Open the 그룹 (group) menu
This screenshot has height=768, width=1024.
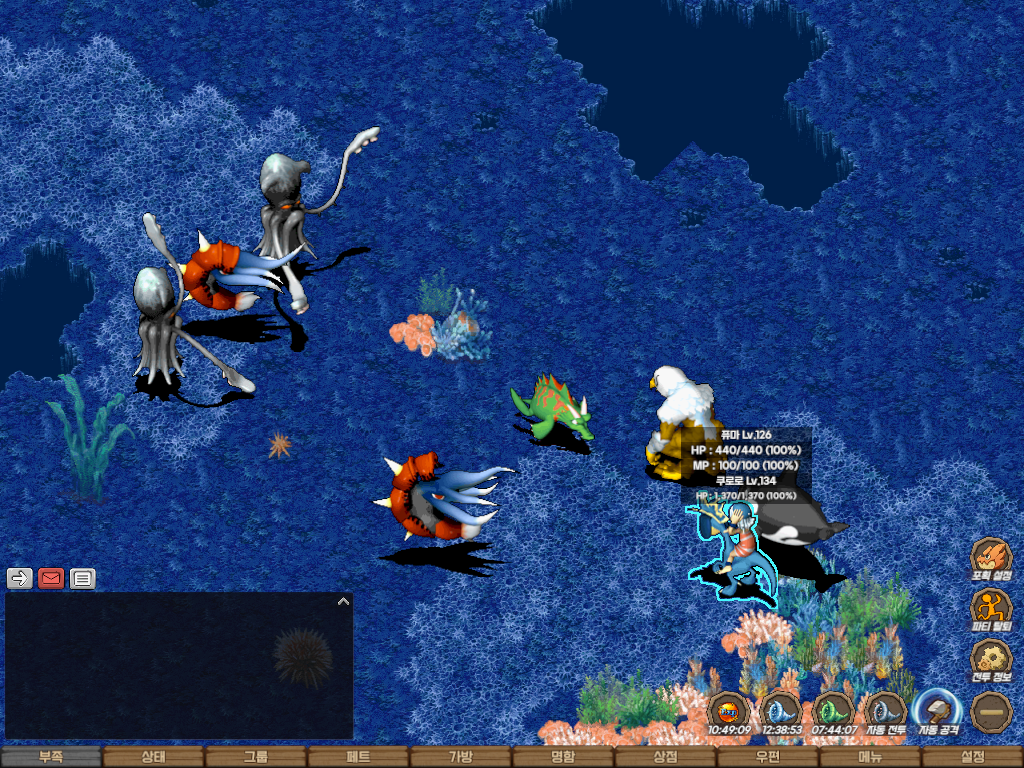(256, 757)
